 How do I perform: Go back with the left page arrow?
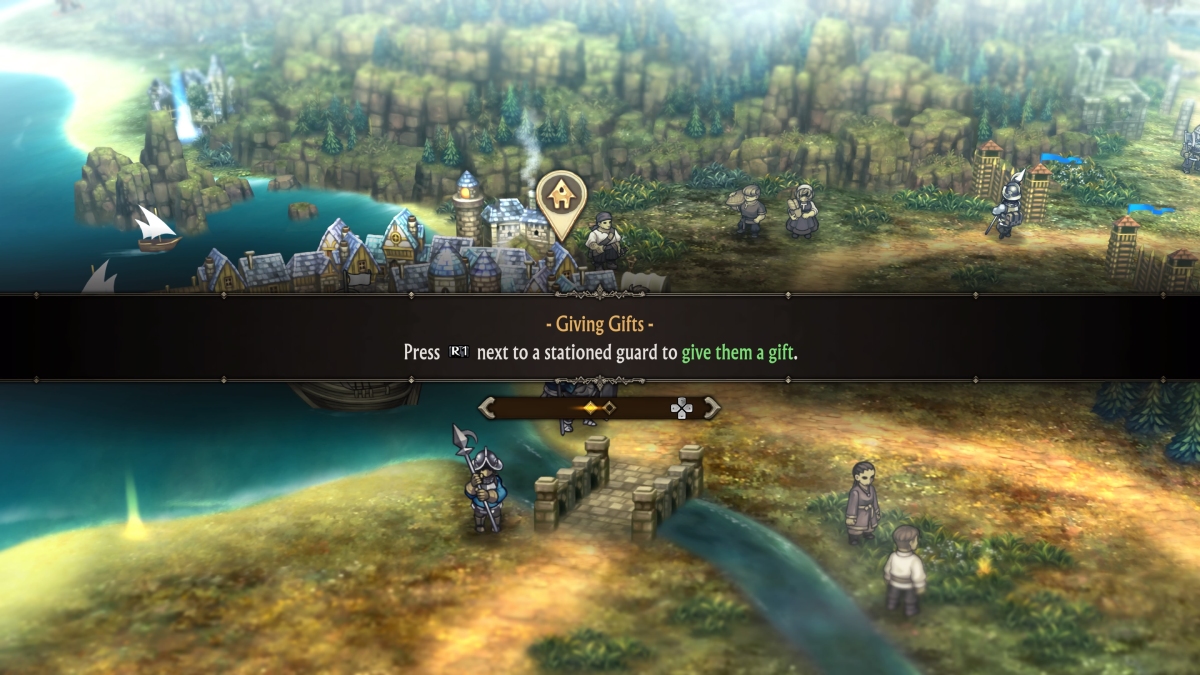487,407
